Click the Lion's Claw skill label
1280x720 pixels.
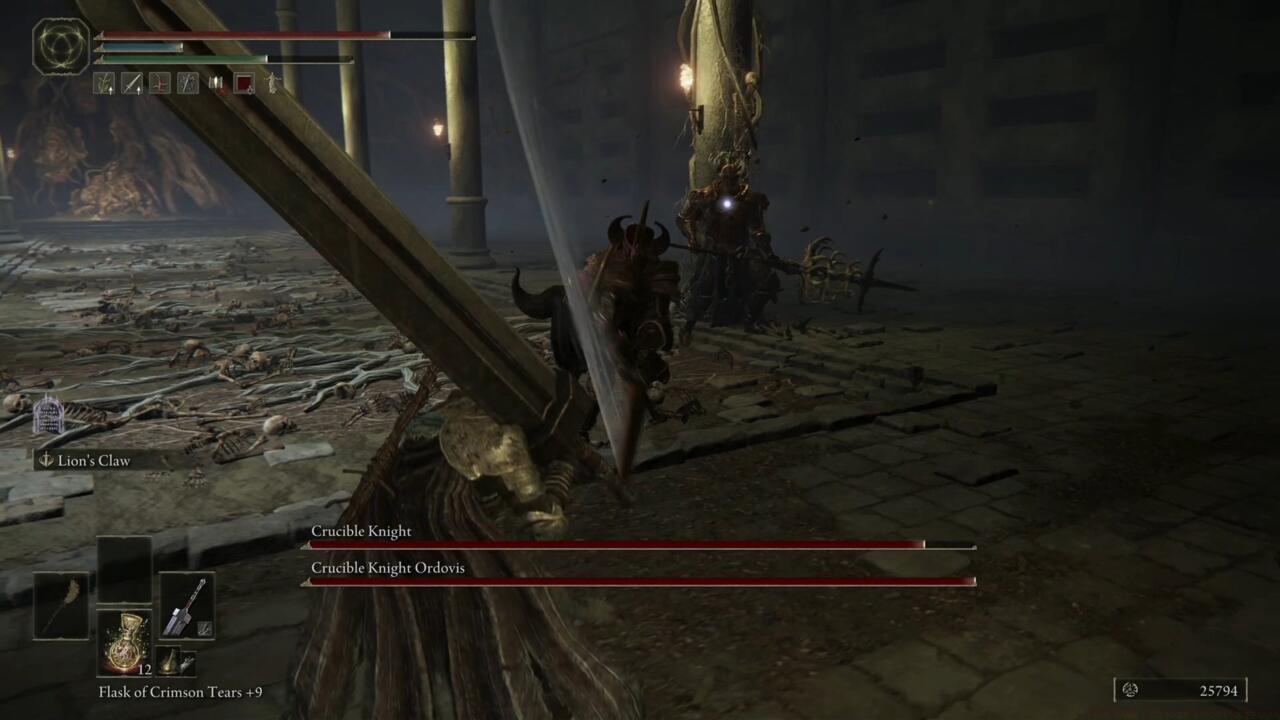pos(95,461)
